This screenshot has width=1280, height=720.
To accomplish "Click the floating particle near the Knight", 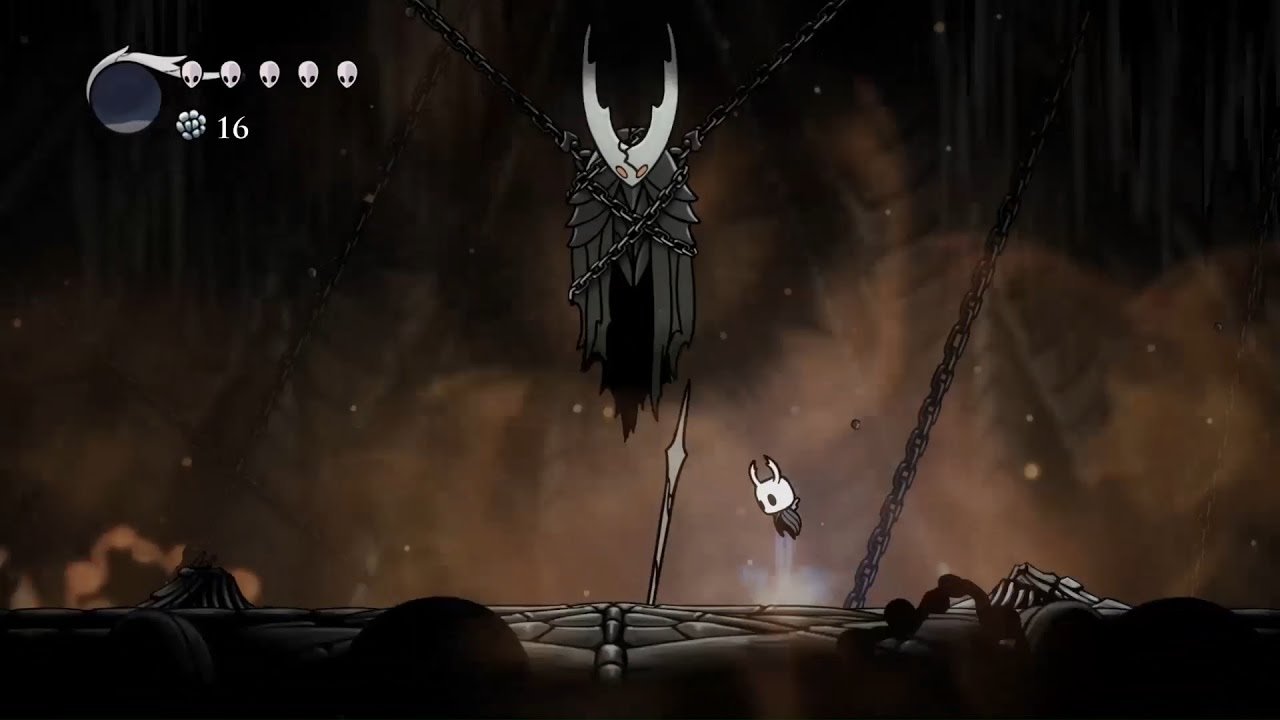I will click(x=853, y=424).
